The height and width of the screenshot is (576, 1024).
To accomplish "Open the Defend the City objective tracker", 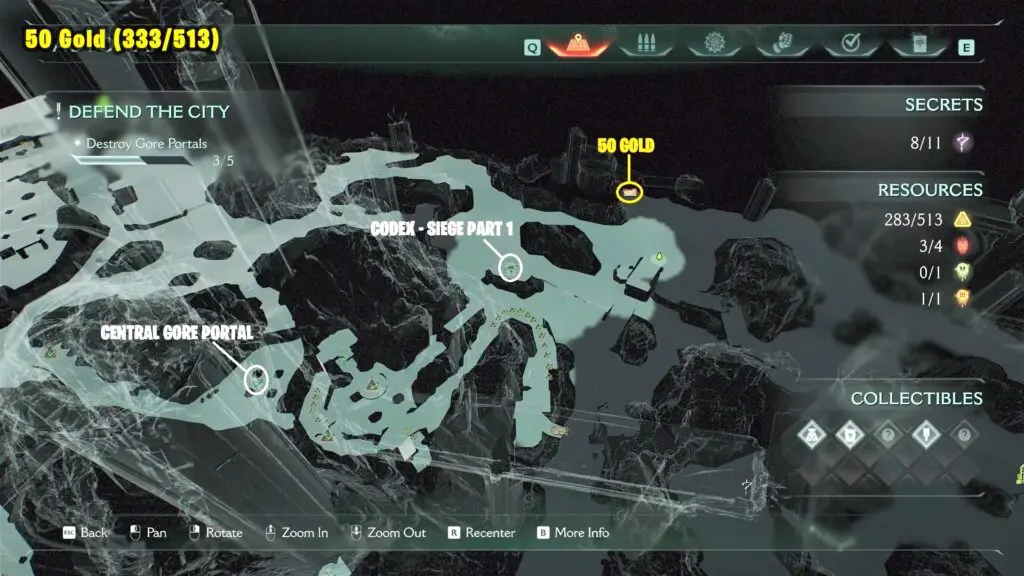I will pyautogui.click(x=148, y=111).
